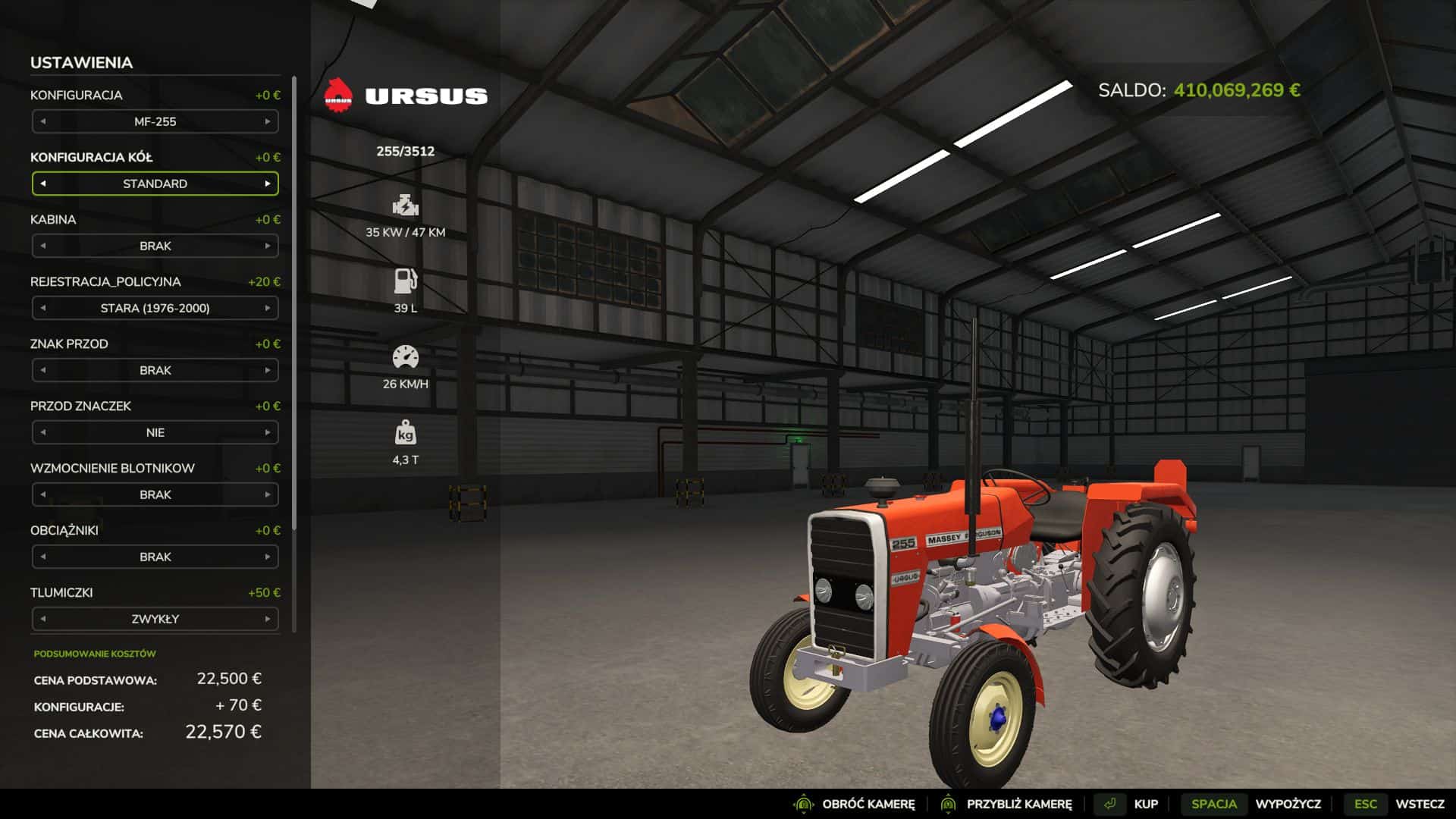The image size is (1456, 819).
Task: Click the settings list scrollbar
Action: (x=294, y=303)
